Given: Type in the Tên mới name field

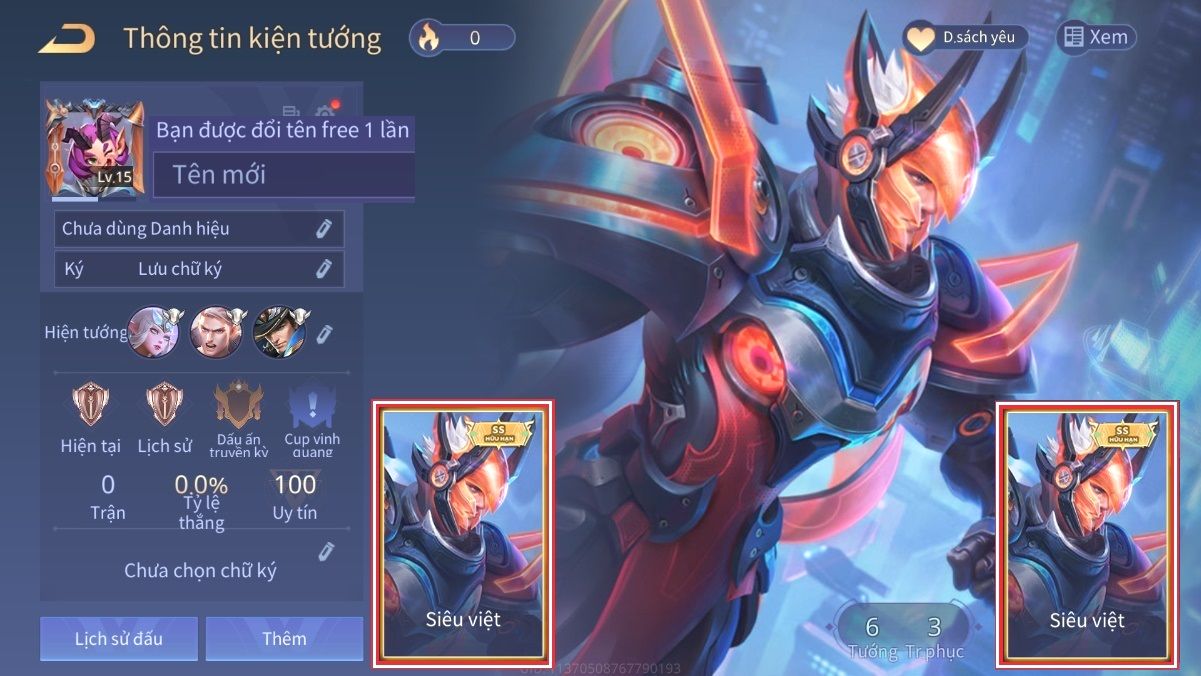Looking at the screenshot, I should (284, 175).
